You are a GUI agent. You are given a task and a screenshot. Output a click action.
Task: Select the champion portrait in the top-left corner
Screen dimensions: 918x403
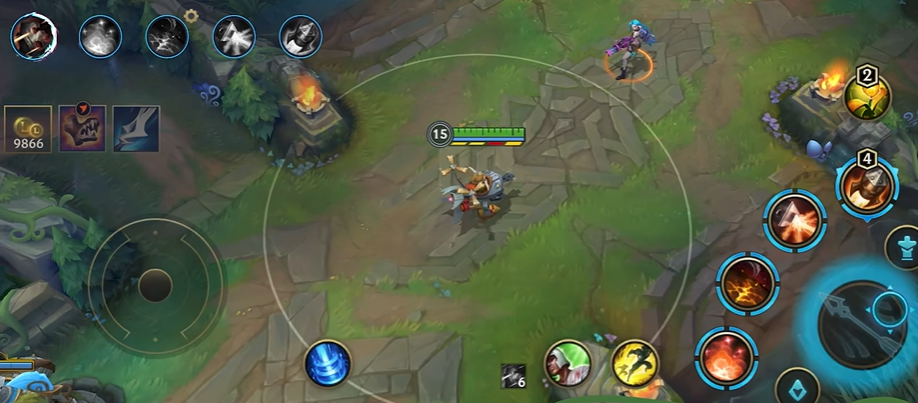tap(34, 37)
